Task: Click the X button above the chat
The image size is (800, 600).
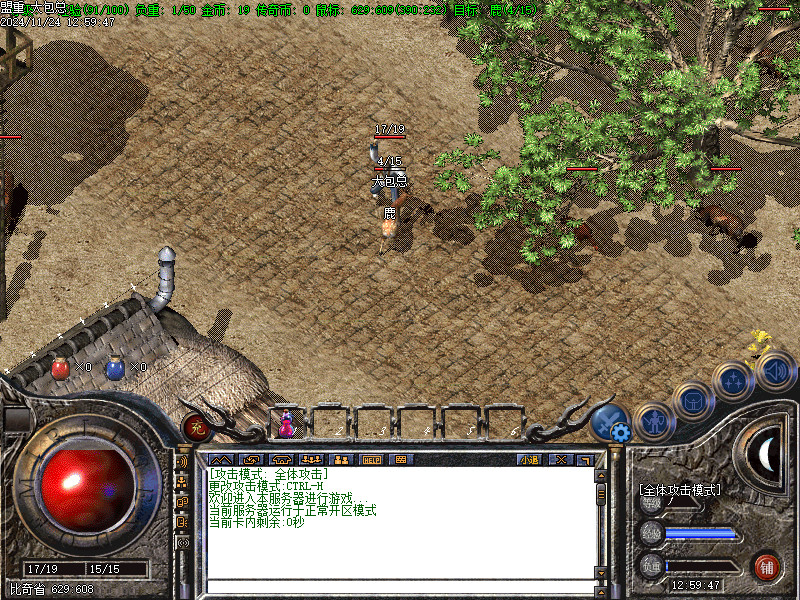Action: point(560,460)
